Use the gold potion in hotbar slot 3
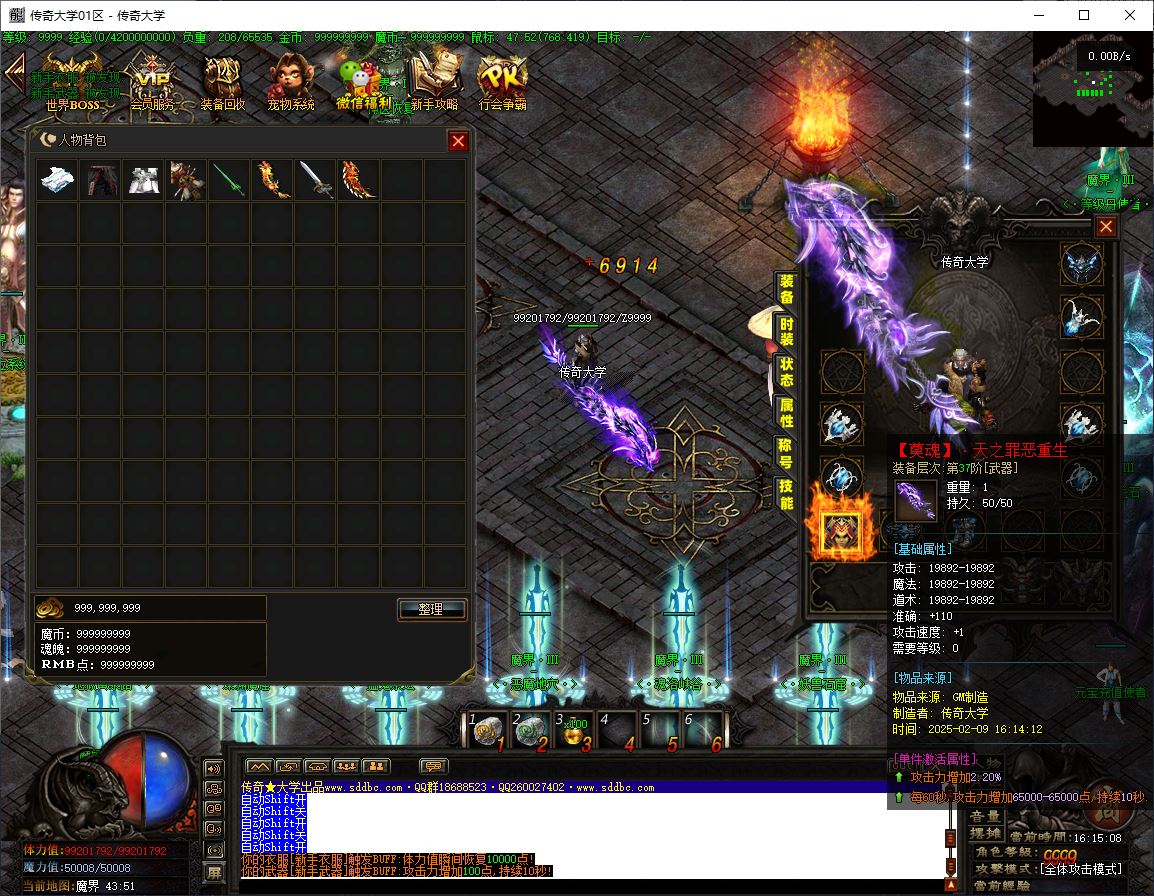Image resolution: width=1154 pixels, height=896 pixels. click(x=575, y=732)
